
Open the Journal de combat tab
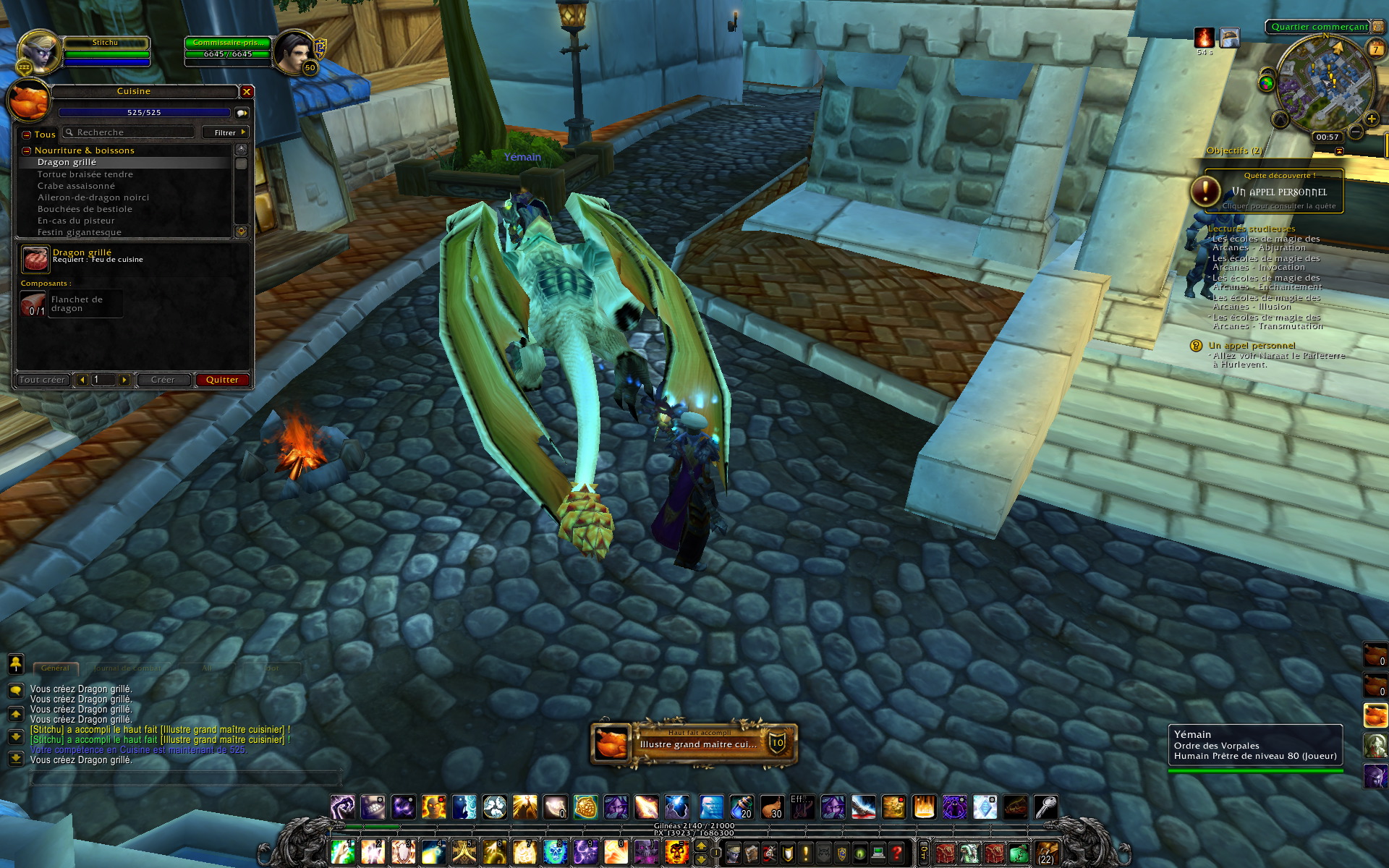pos(127,668)
